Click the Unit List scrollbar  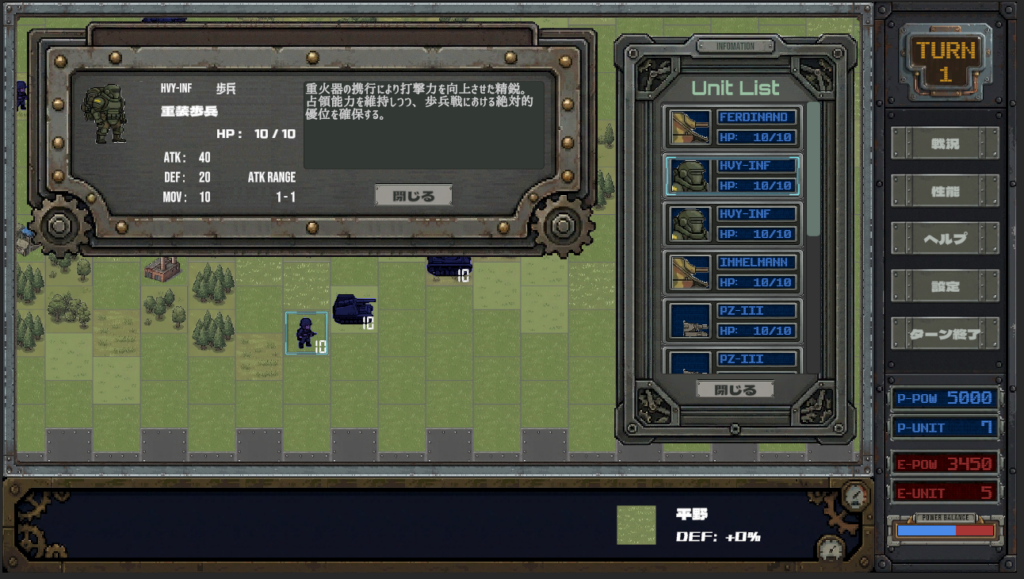point(813,170)
